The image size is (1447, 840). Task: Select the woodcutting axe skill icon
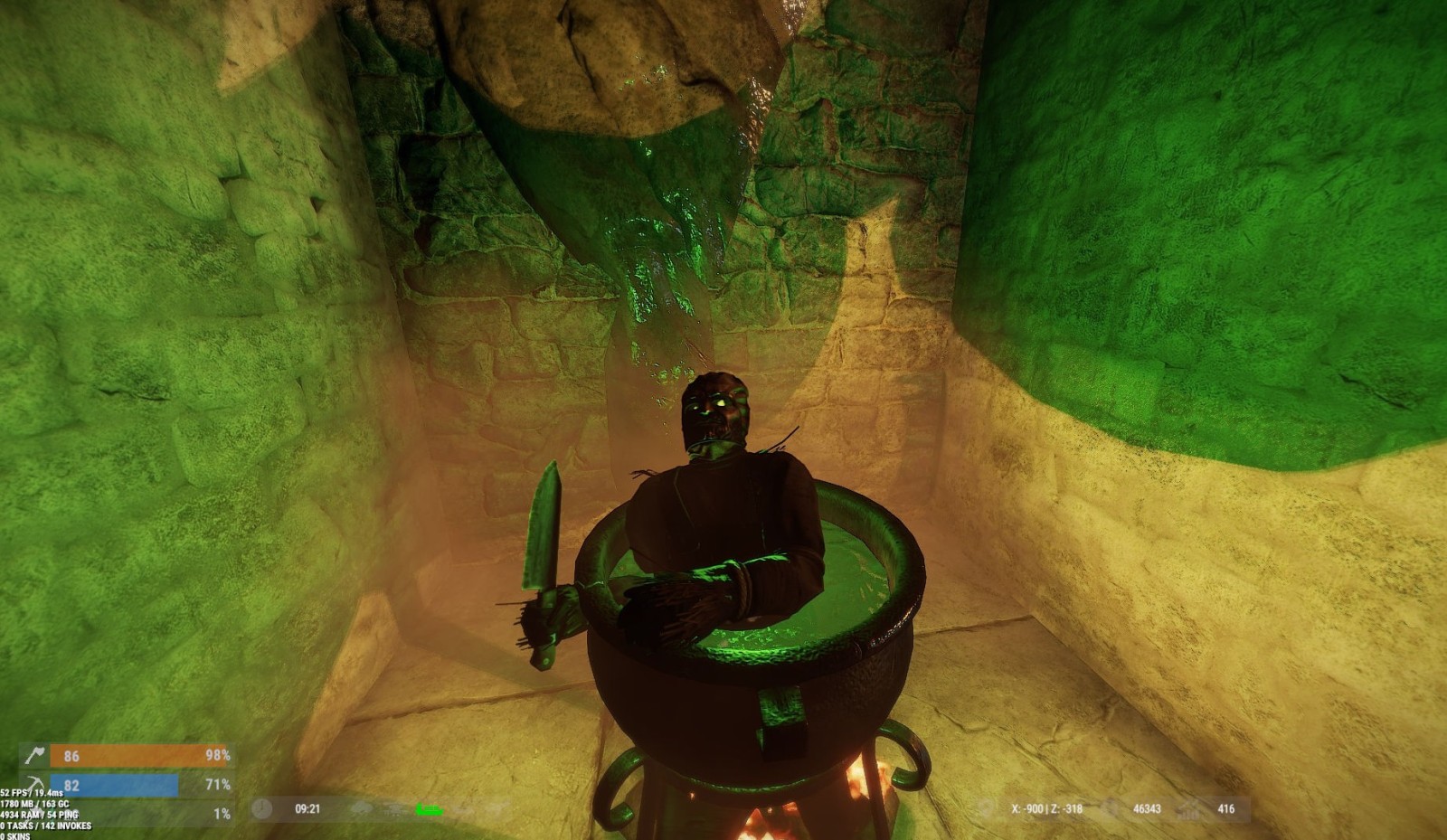pyautogui.click(x=35, y=755)
